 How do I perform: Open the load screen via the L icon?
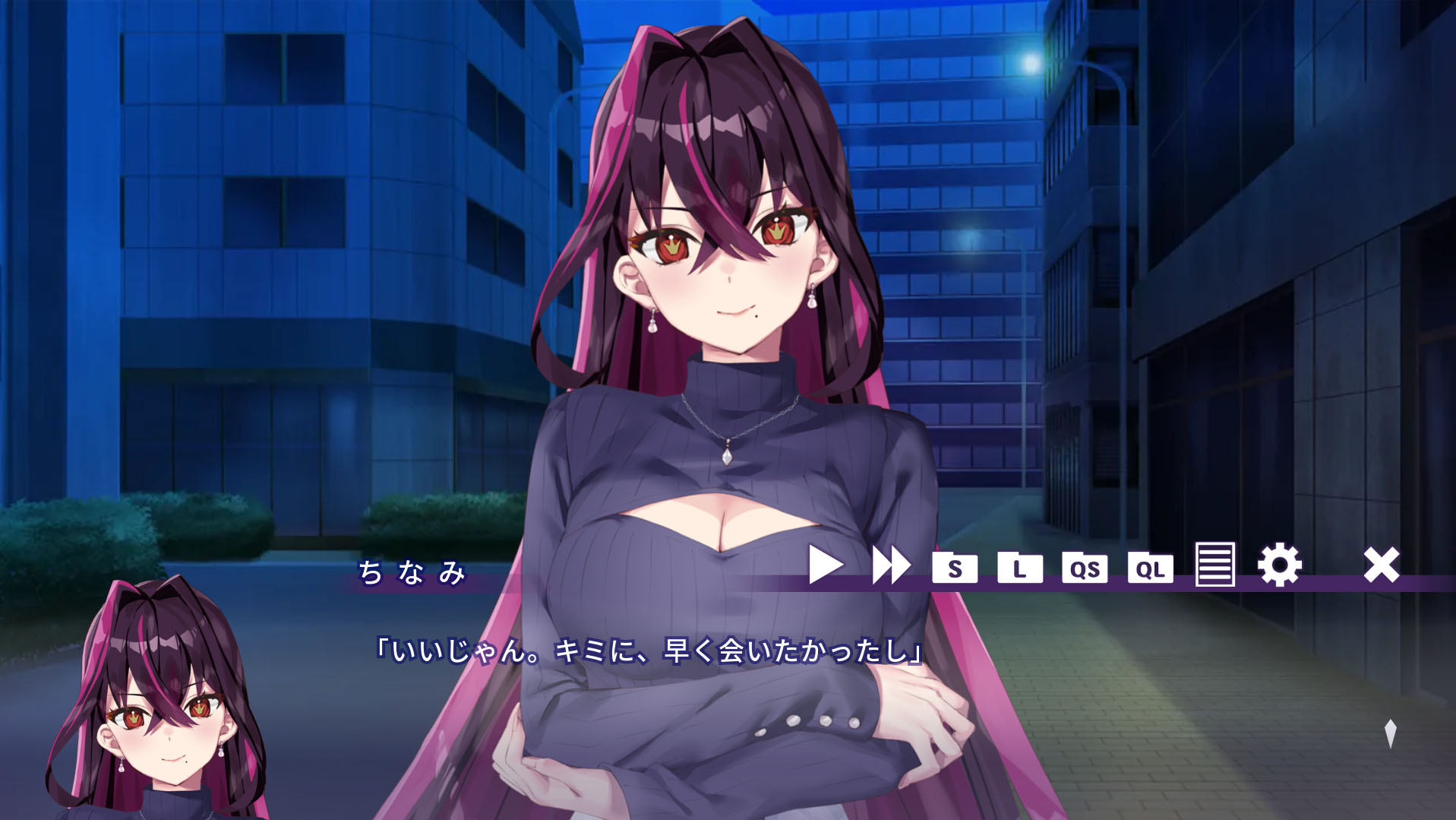click(x=1022, y=567)
